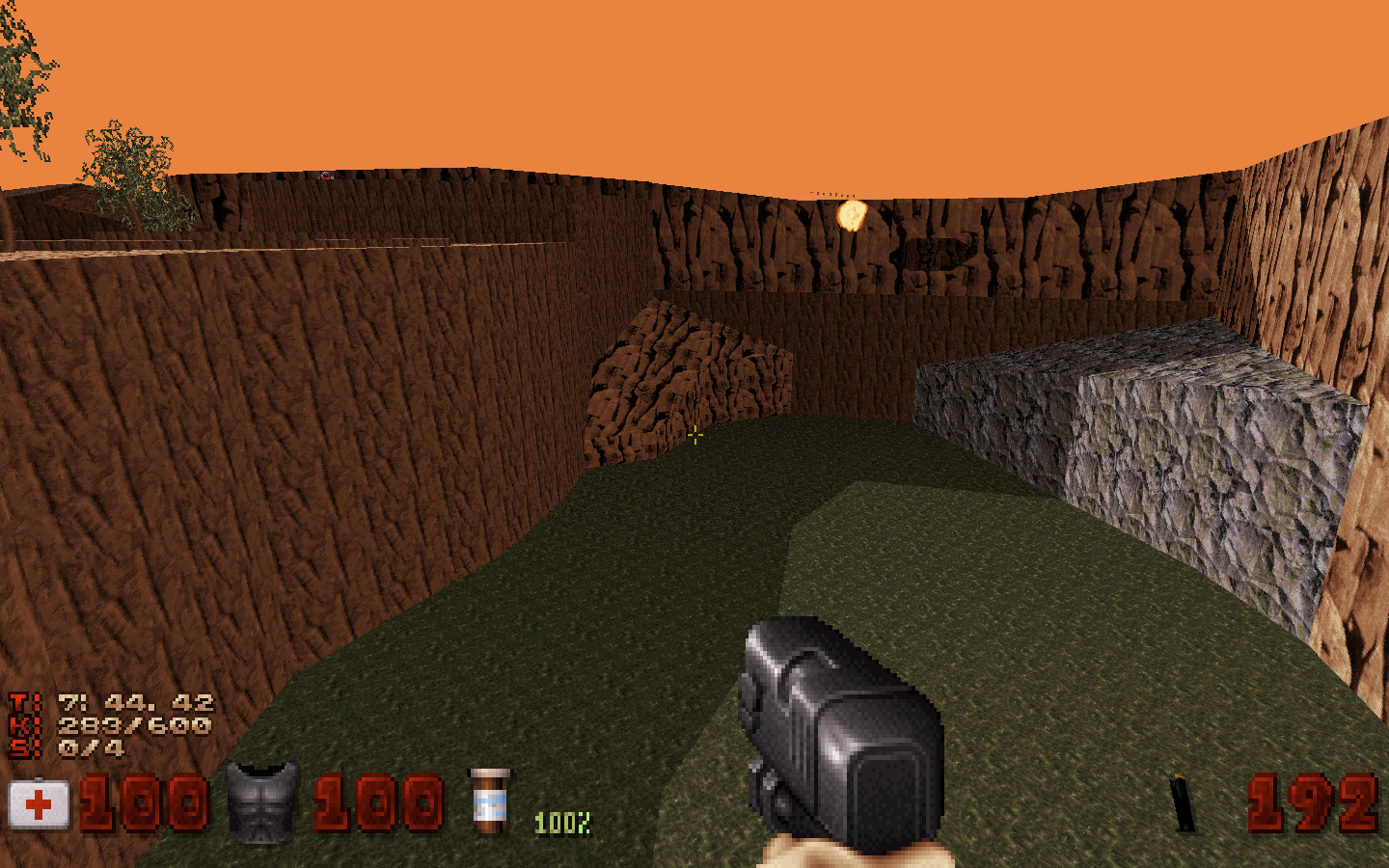Click the pistol ammo clip icon
Screen dimensions: 1389x868
tap(1183, 801)
